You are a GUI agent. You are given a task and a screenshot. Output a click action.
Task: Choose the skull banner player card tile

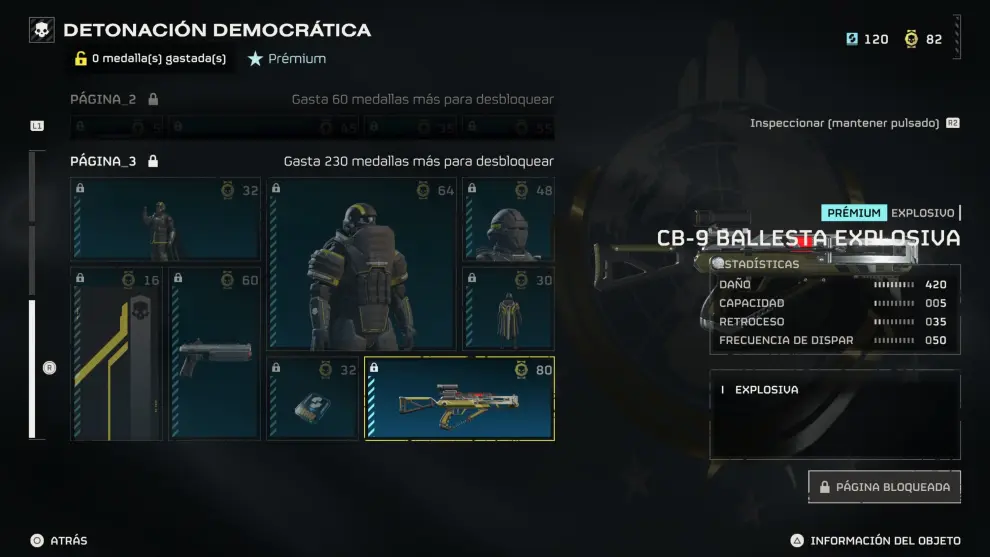(116, 353)
